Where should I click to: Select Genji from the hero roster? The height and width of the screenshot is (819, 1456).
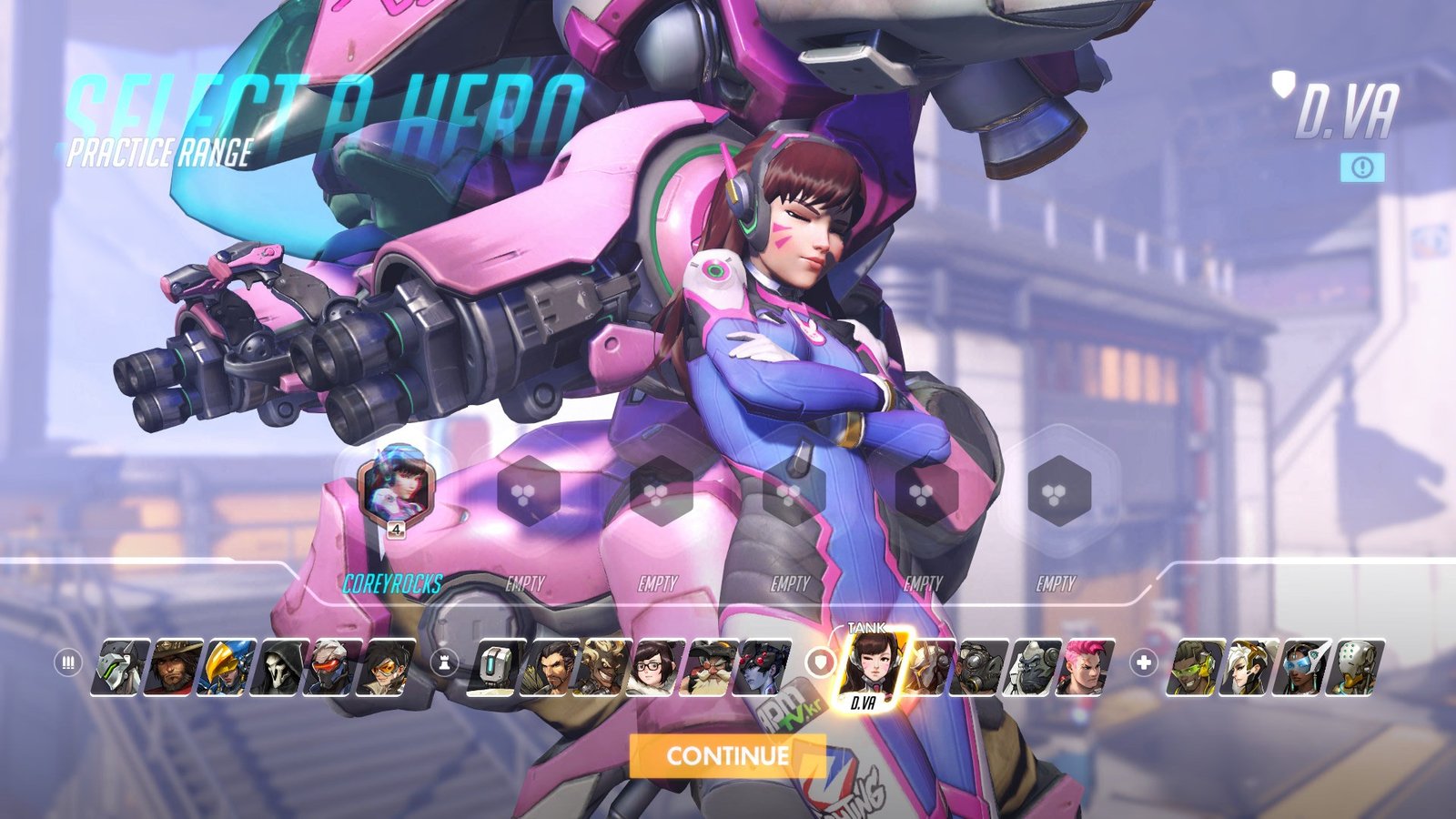120,667
